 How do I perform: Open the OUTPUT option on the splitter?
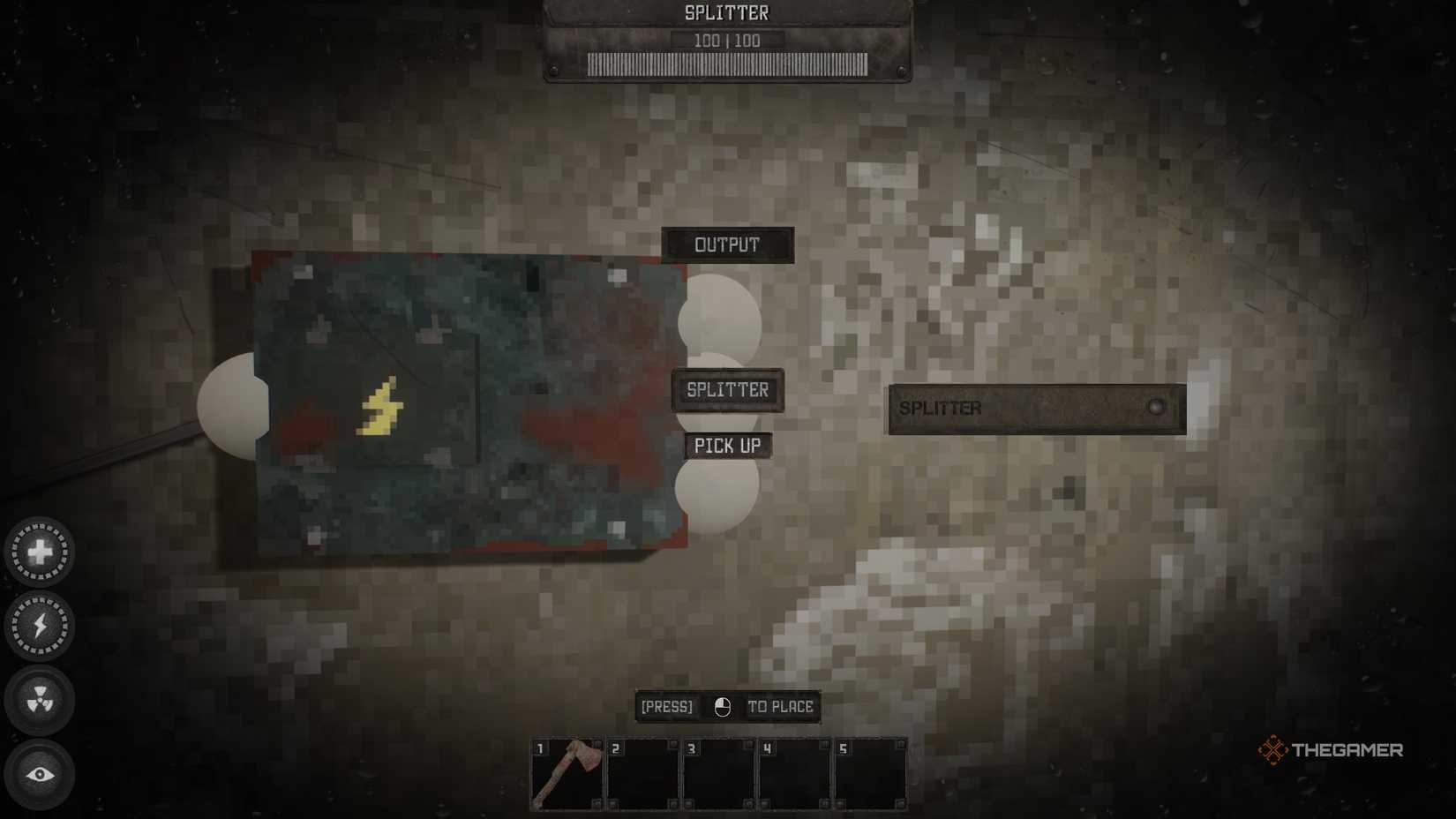click(728, 244)
